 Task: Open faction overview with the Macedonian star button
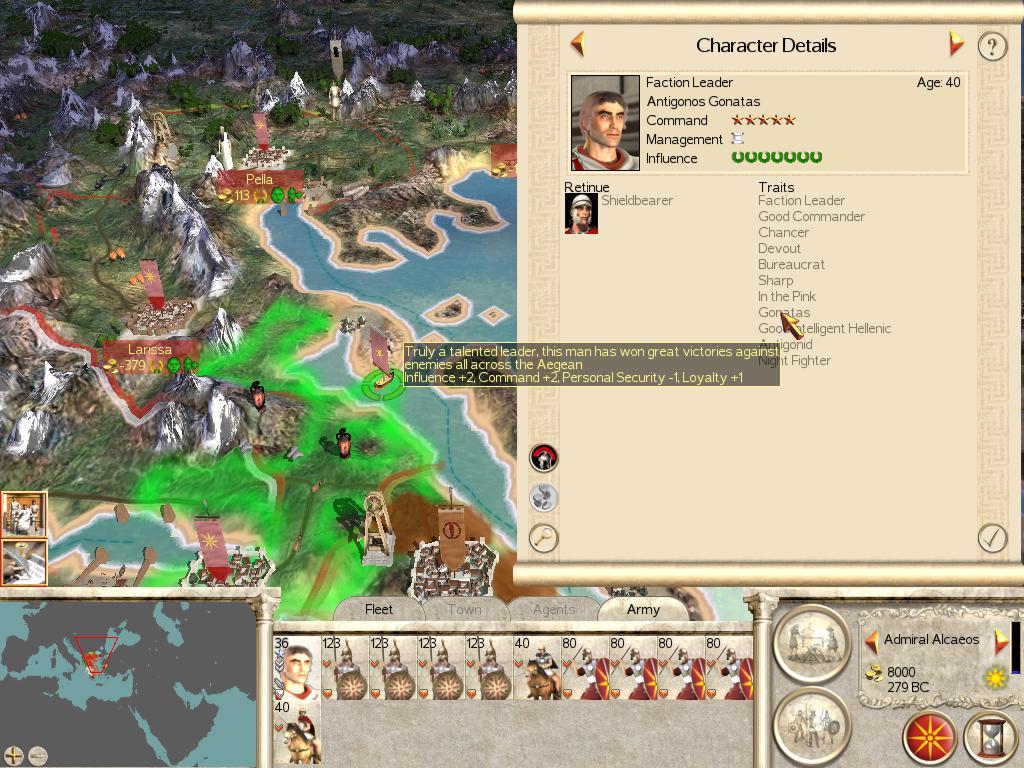pos(929,739)
